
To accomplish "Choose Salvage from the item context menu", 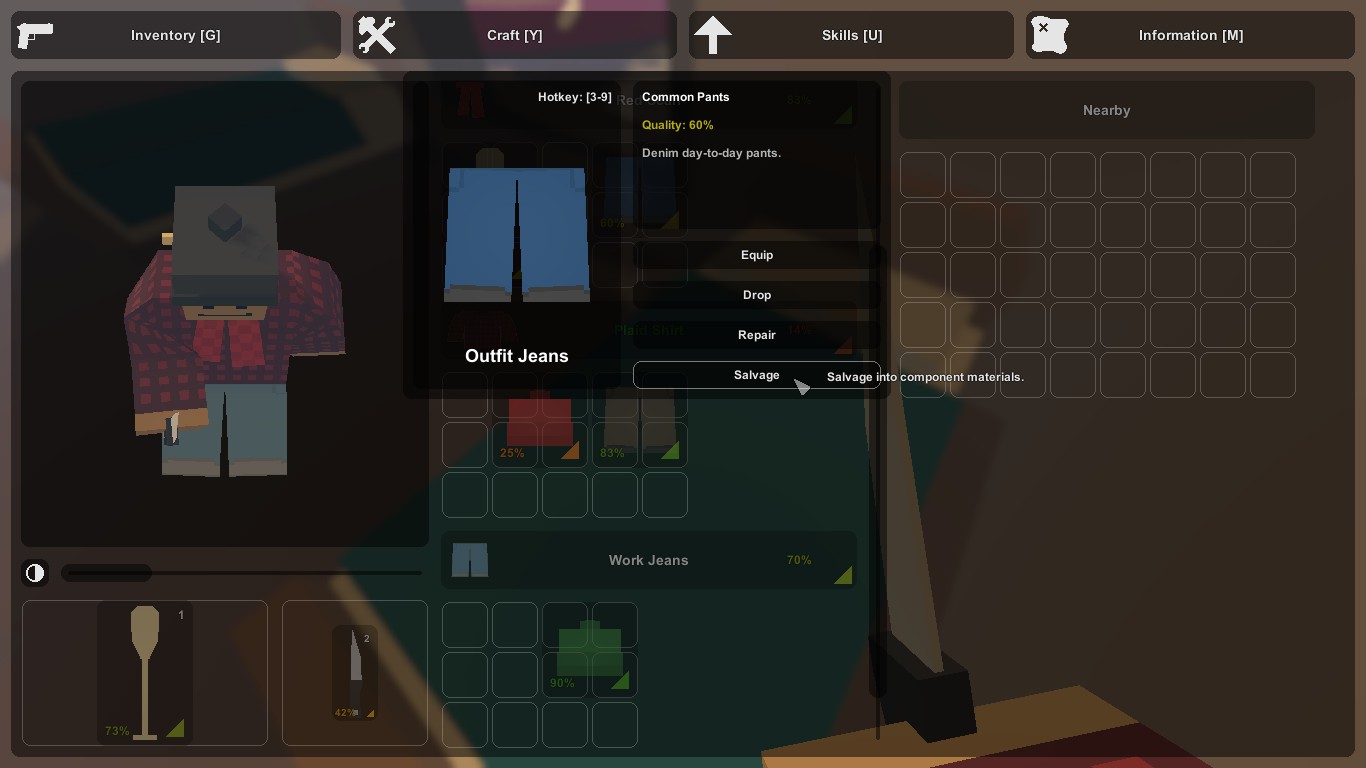I will click(757, 375).
